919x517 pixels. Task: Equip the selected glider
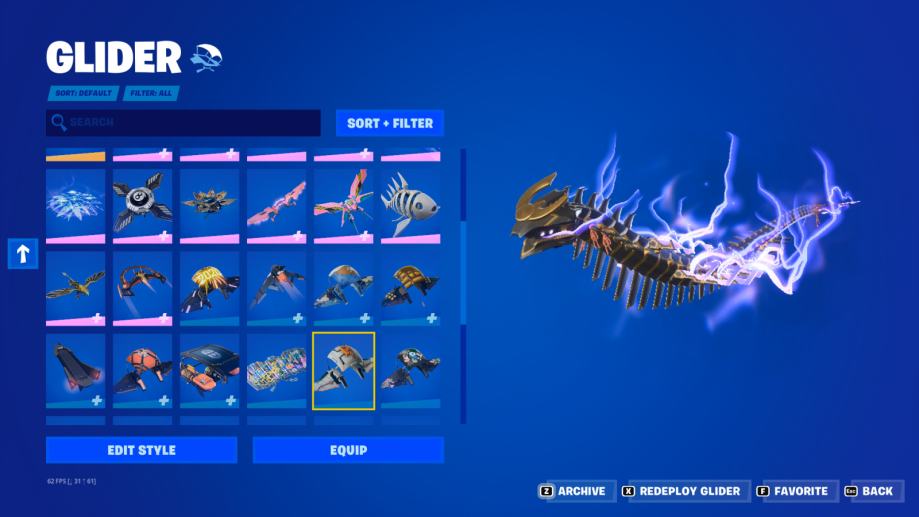(348, 450)
